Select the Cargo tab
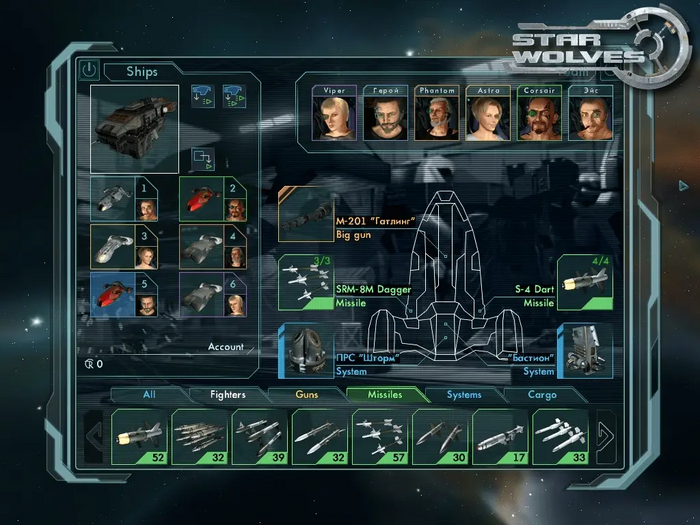This screenshot has height=525, width=700. tap(542, 395)
